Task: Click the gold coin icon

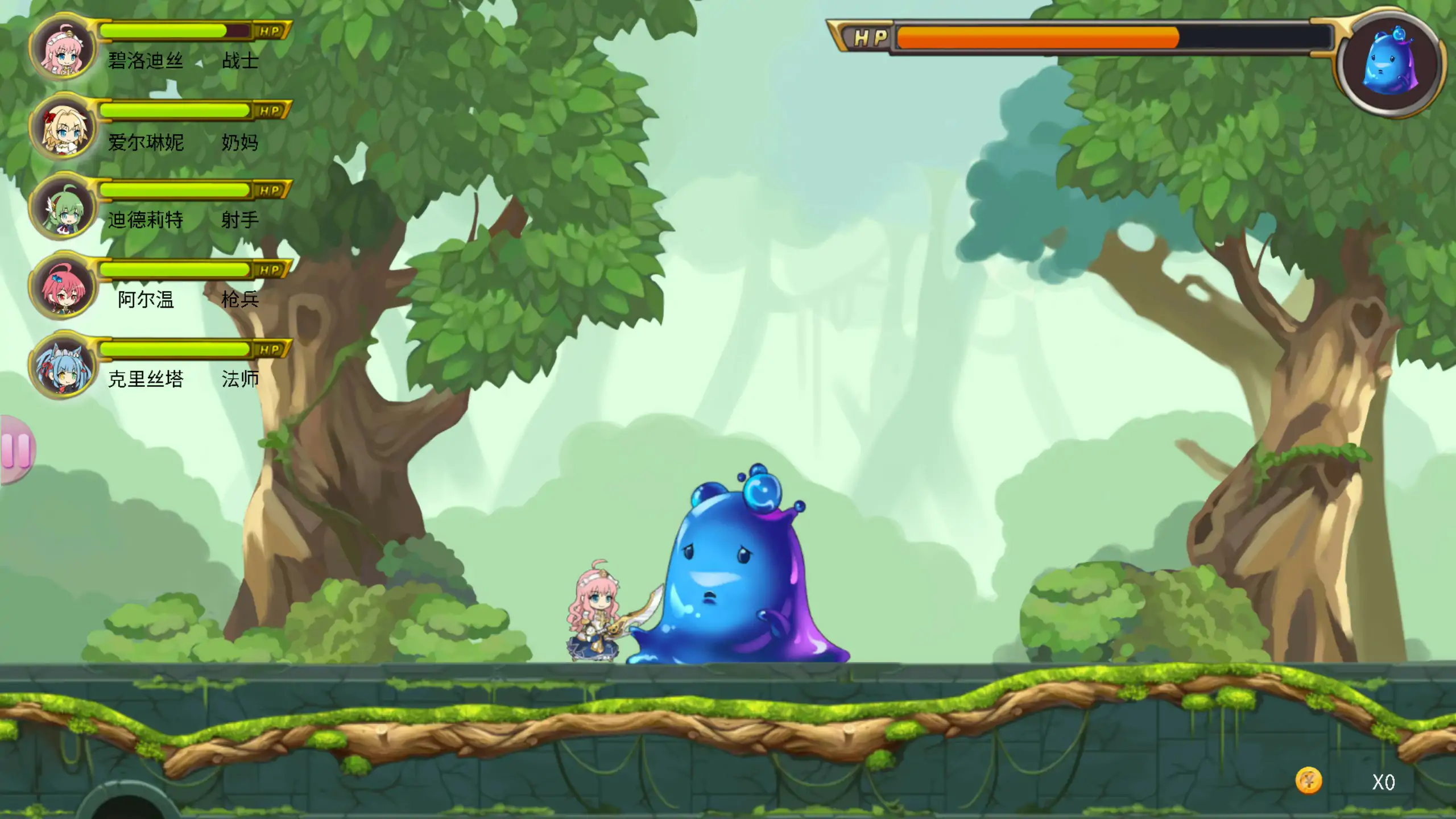Action: click(x=1308, y=781)
